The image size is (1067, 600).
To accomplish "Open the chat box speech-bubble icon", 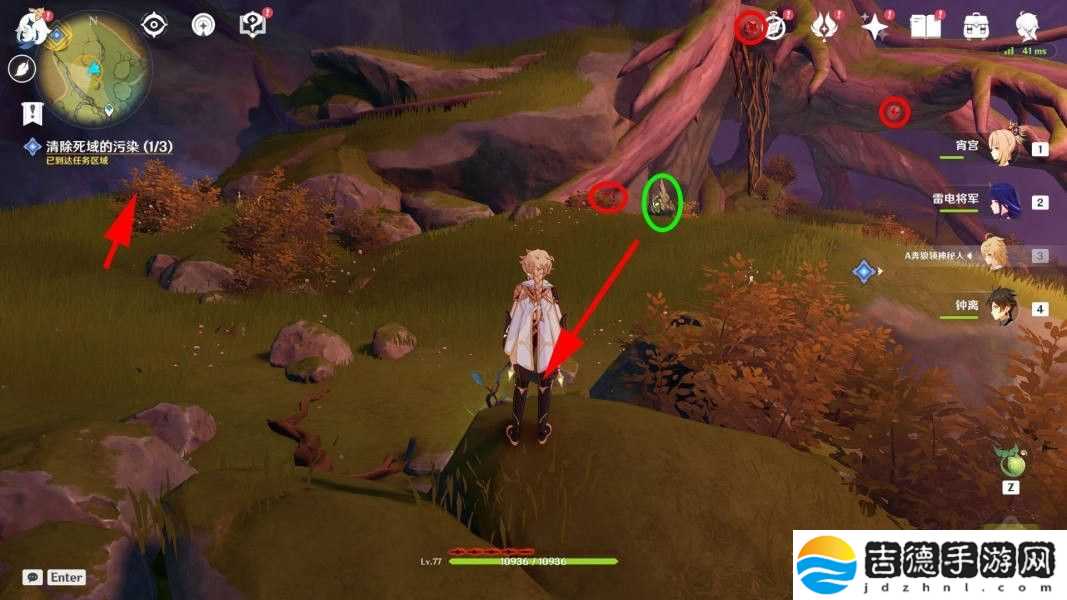I will [33, 577].
